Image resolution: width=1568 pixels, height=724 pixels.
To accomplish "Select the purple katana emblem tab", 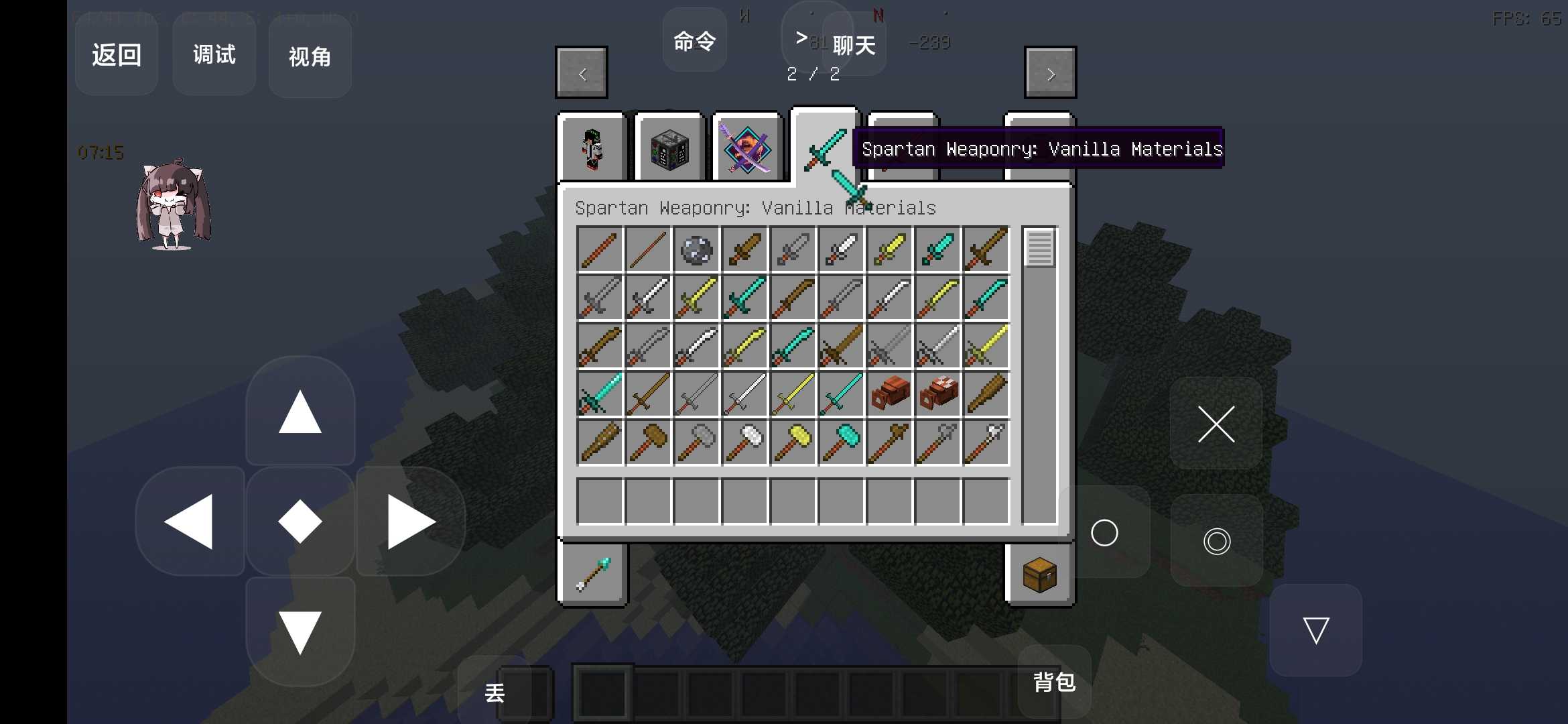I will coord(746,149).
